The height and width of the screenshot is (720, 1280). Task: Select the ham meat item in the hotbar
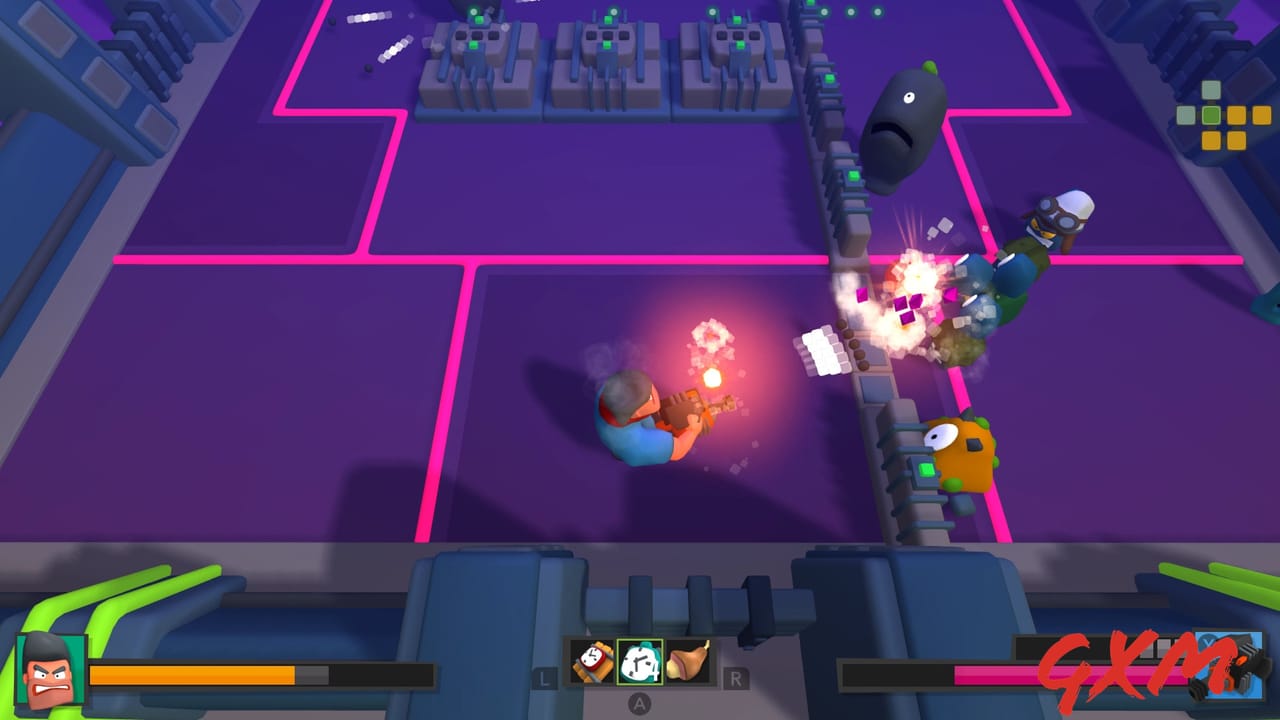click(686, 660)
